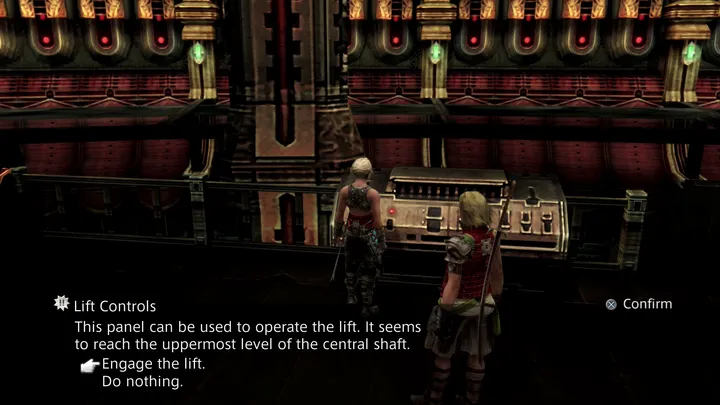720x405 pixels.
Task: Choose the "Engage the lift." option
Action: point(153,364)
